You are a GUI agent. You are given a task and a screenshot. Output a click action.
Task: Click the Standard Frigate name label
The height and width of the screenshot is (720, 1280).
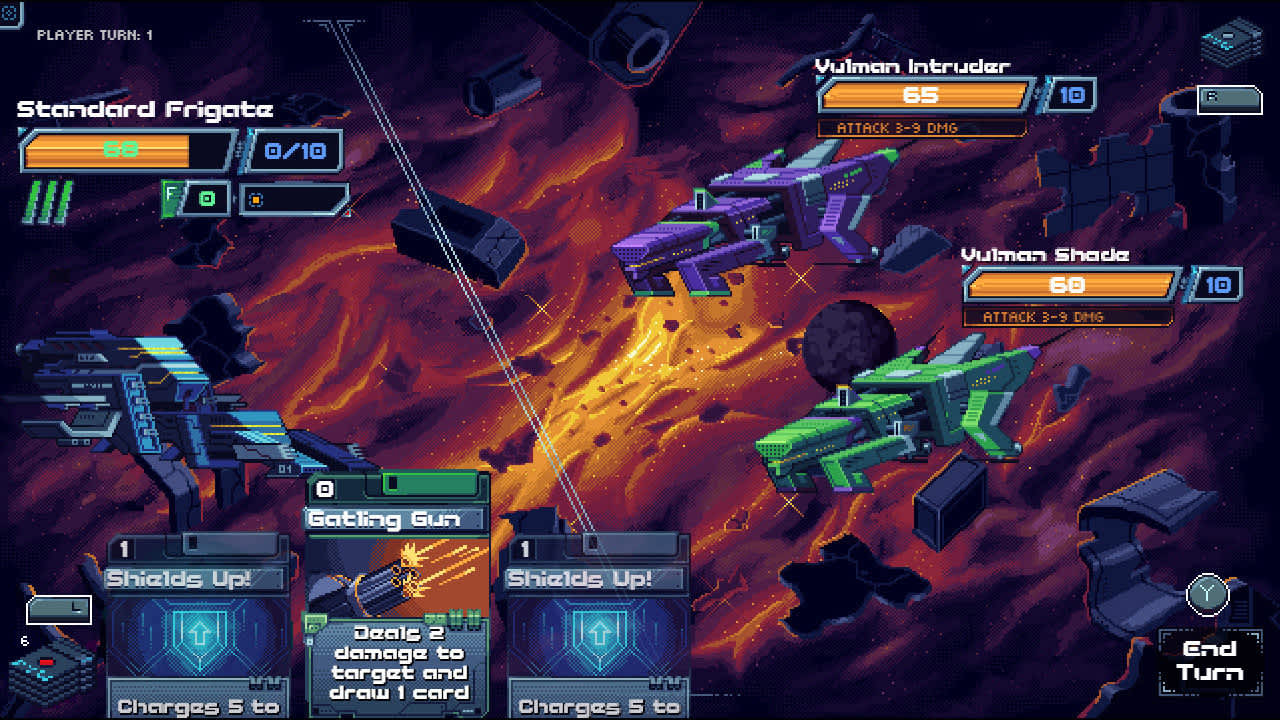pos(145,109)
